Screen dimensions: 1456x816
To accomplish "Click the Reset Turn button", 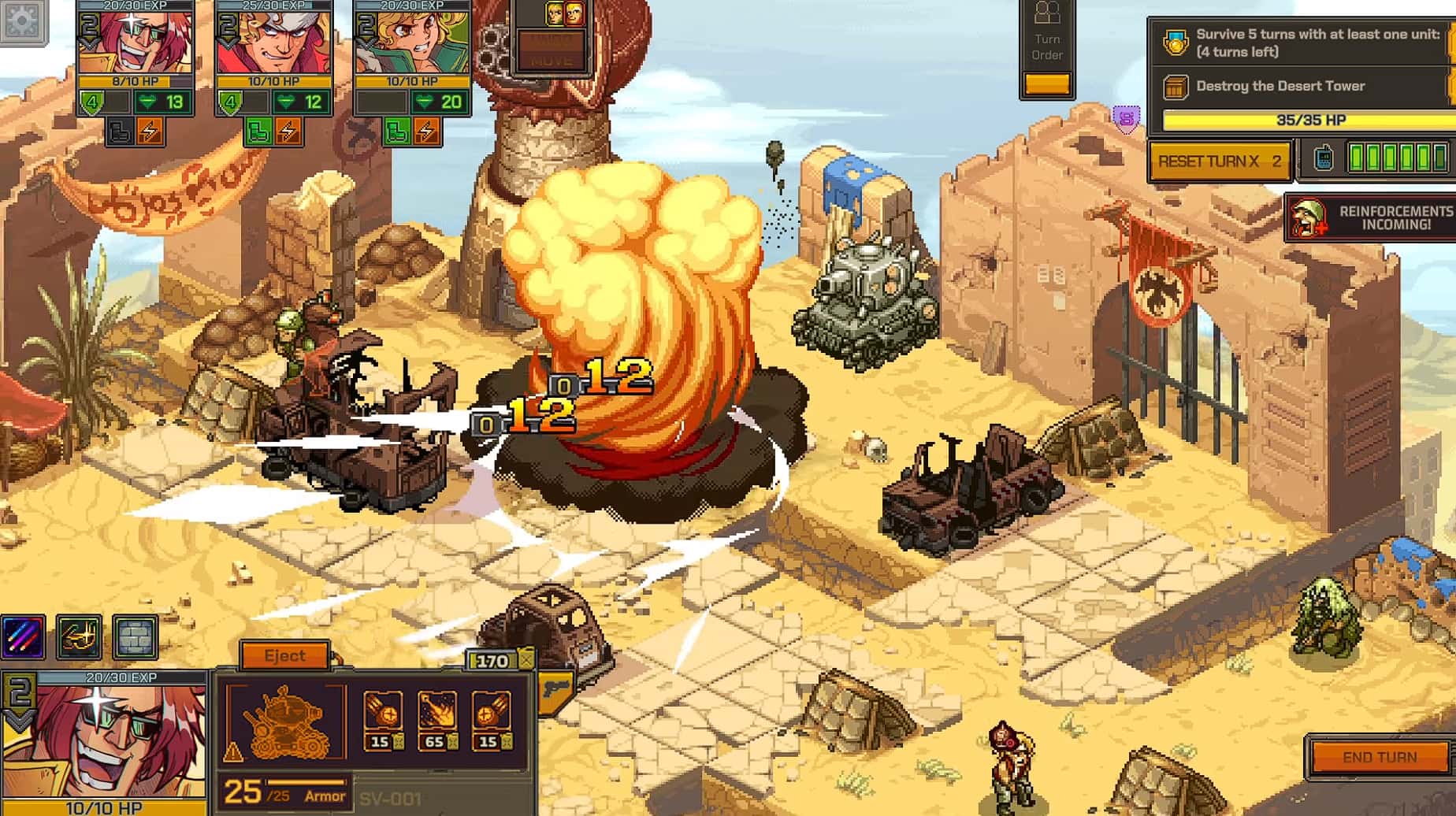I will pyautogui.click(x=1219, y=161).
